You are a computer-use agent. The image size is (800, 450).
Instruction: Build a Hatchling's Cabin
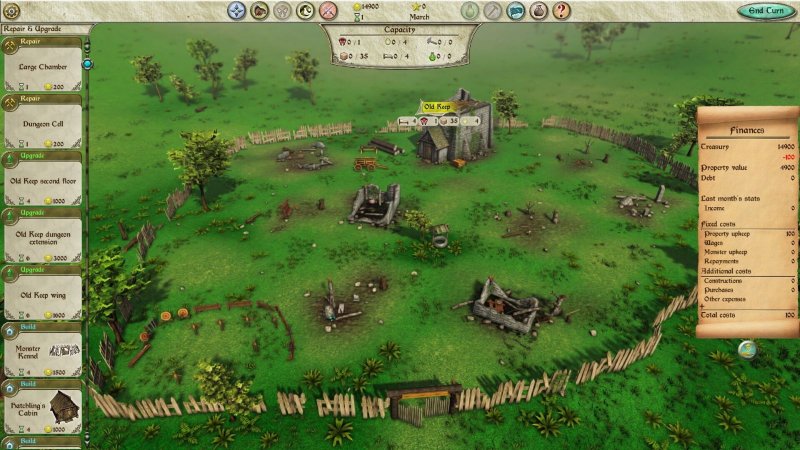42,410
